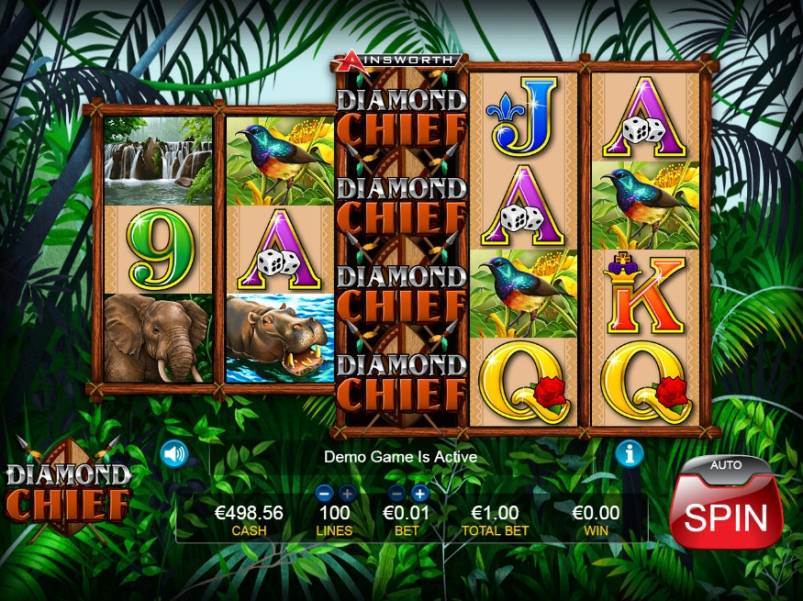This screenshot has width=803, height=601.
Task: Decrease the number of lines
Action: click(324, 493)
